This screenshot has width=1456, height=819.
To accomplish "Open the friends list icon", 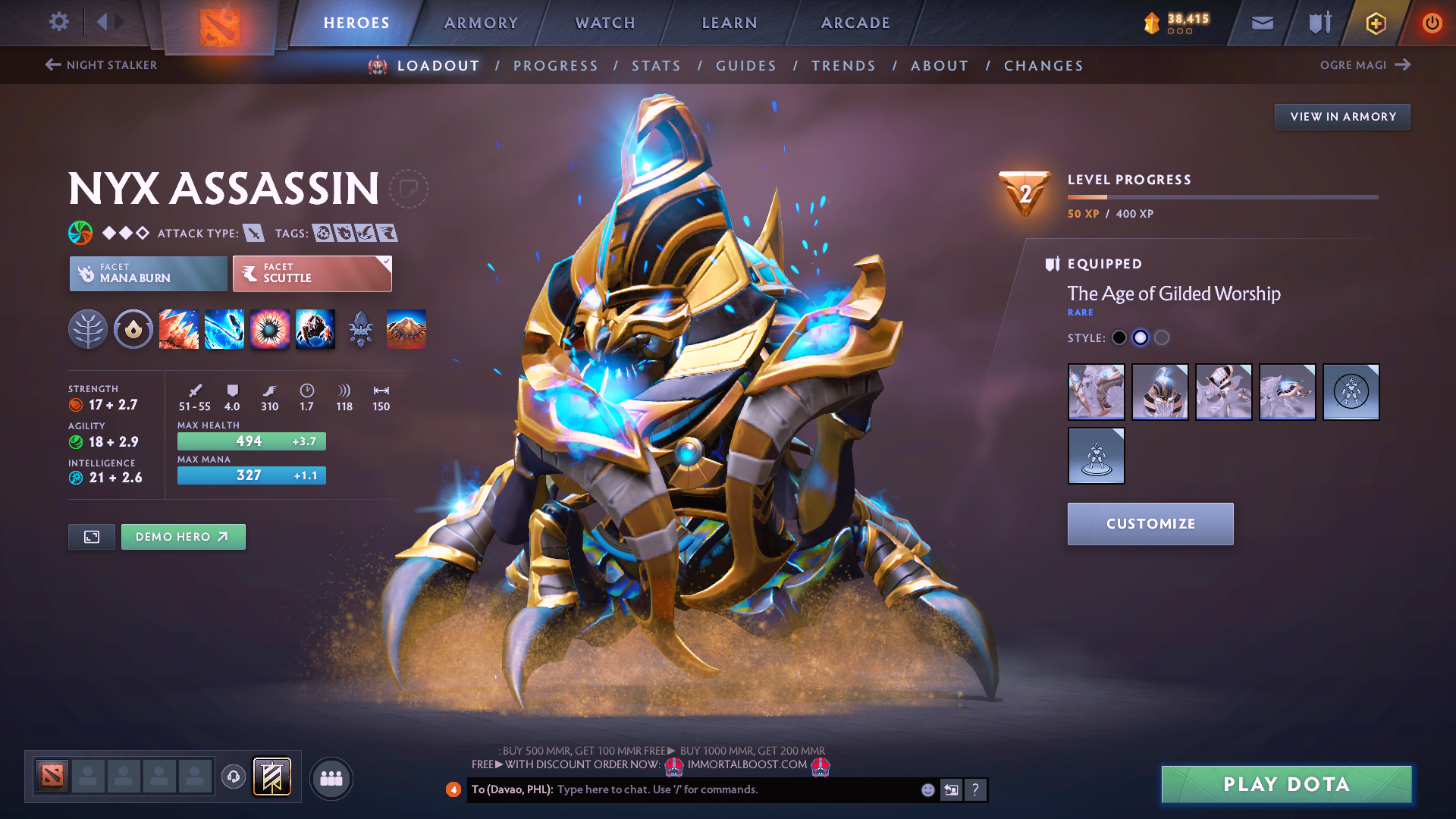I will tap(331, 779).
